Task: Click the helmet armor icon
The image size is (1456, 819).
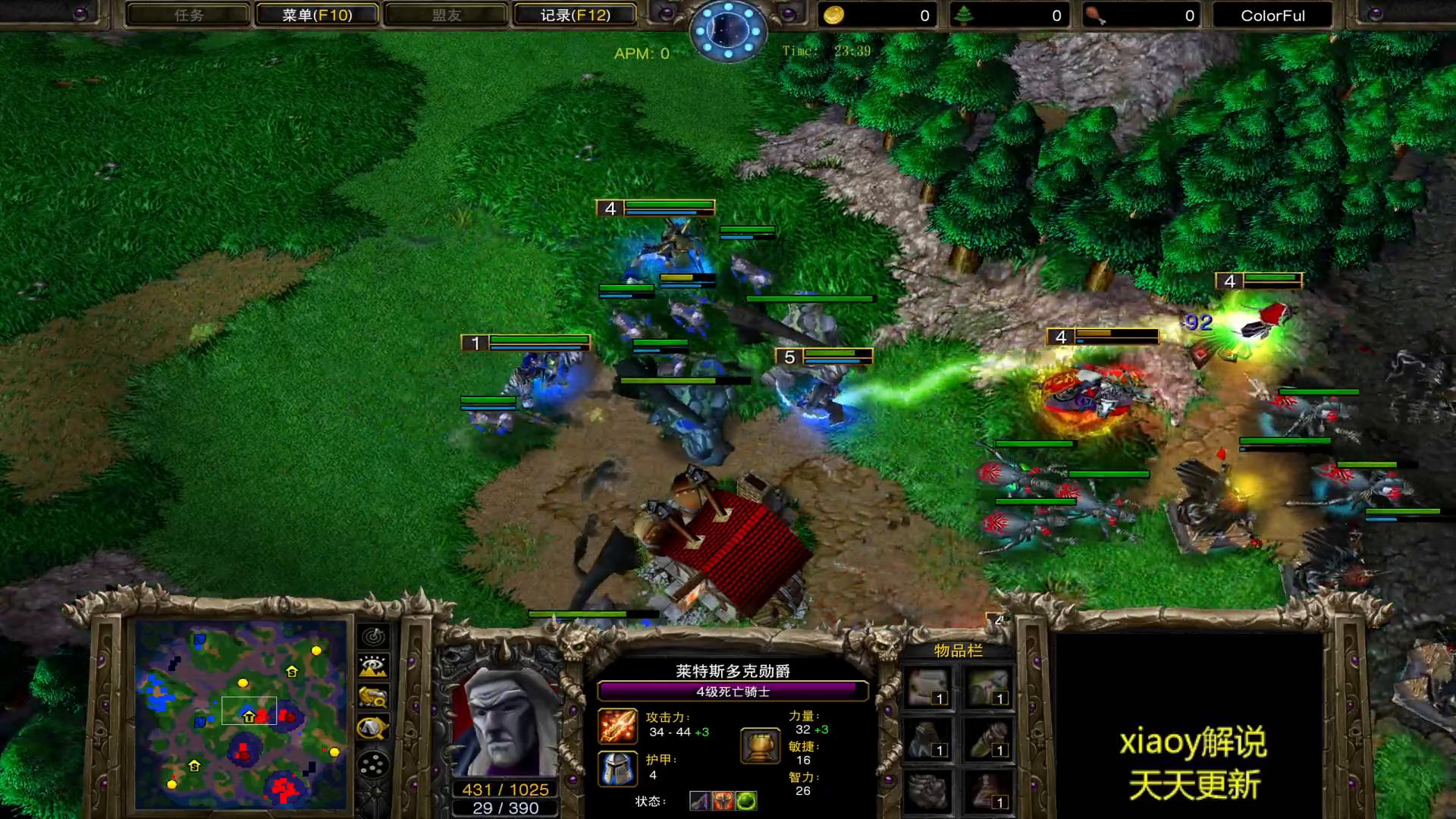Action: [617, 768]
